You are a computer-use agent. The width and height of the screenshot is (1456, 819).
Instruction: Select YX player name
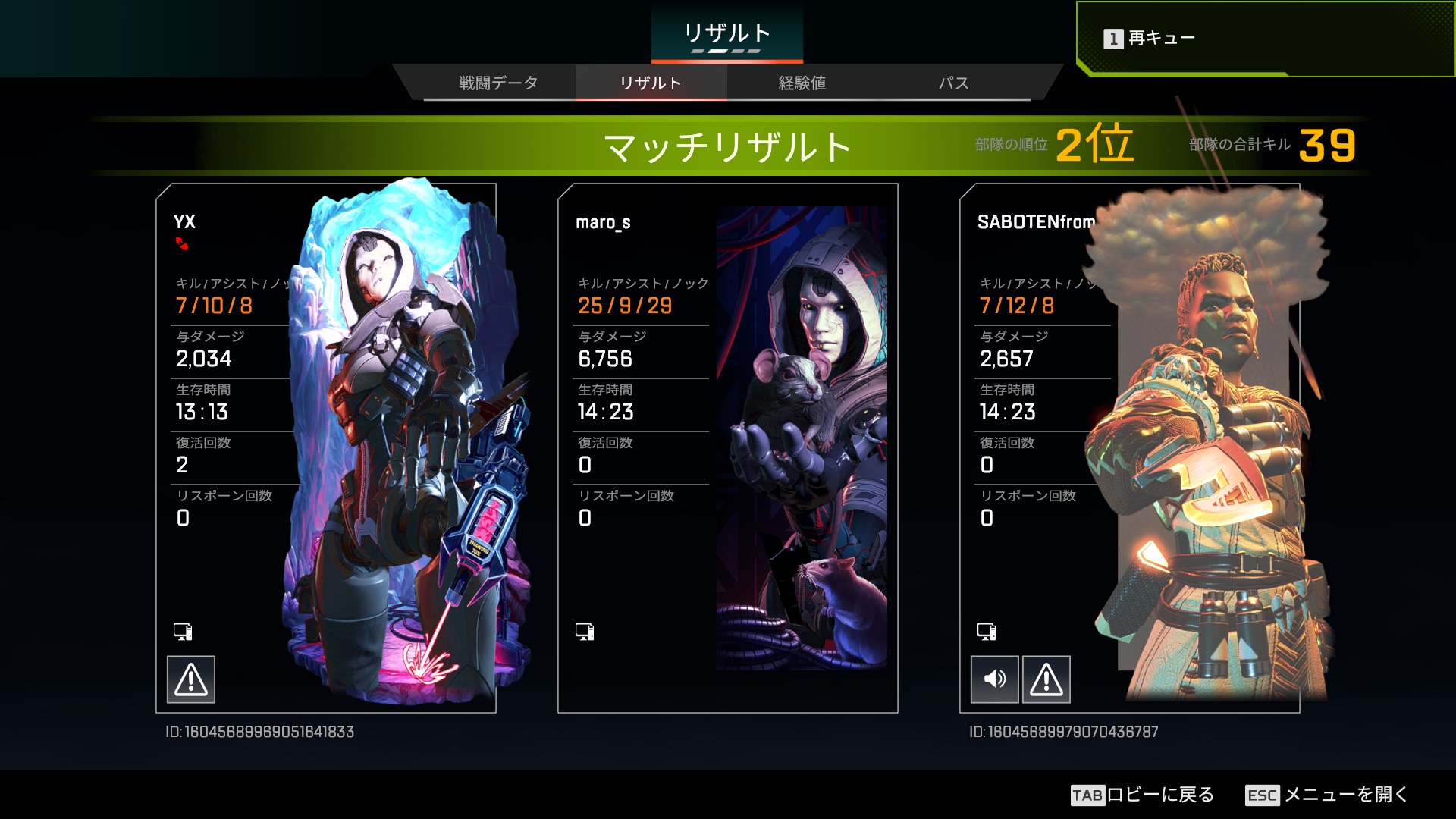pos(184,222)
